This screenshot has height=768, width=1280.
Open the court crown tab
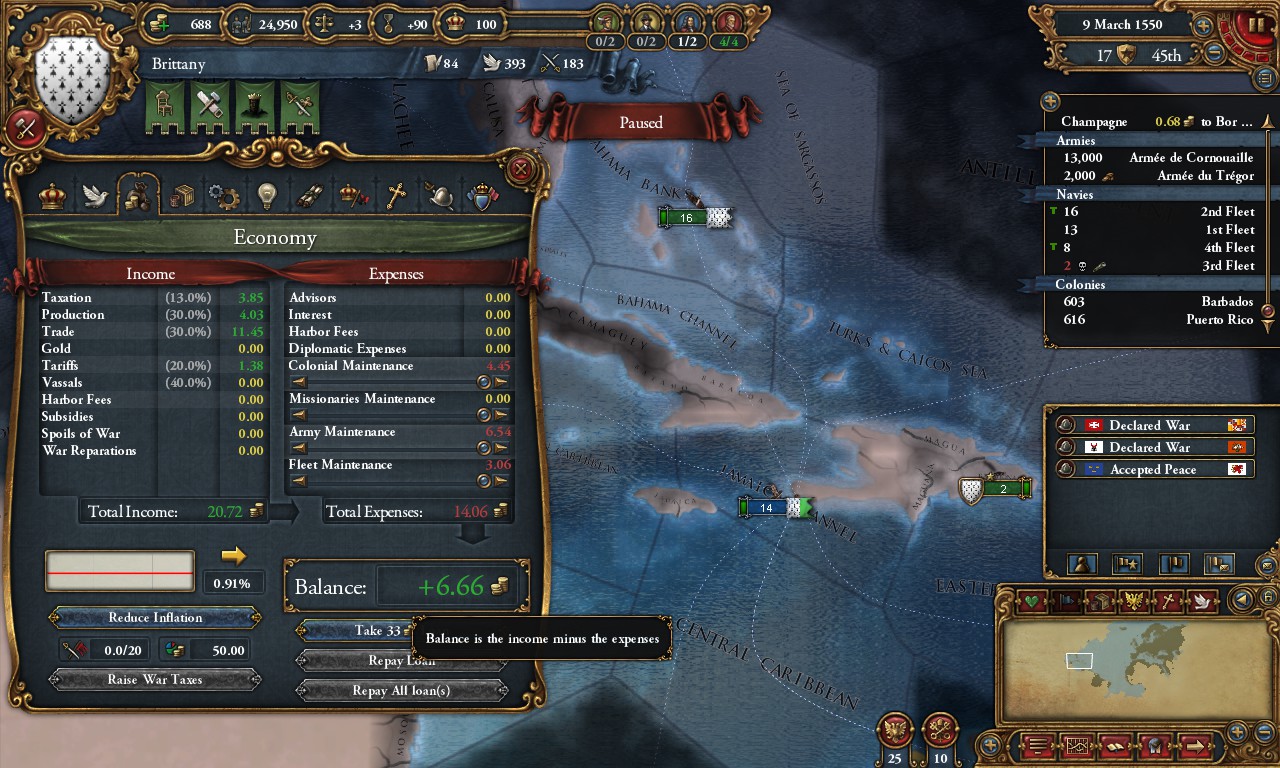pos(52,195)
